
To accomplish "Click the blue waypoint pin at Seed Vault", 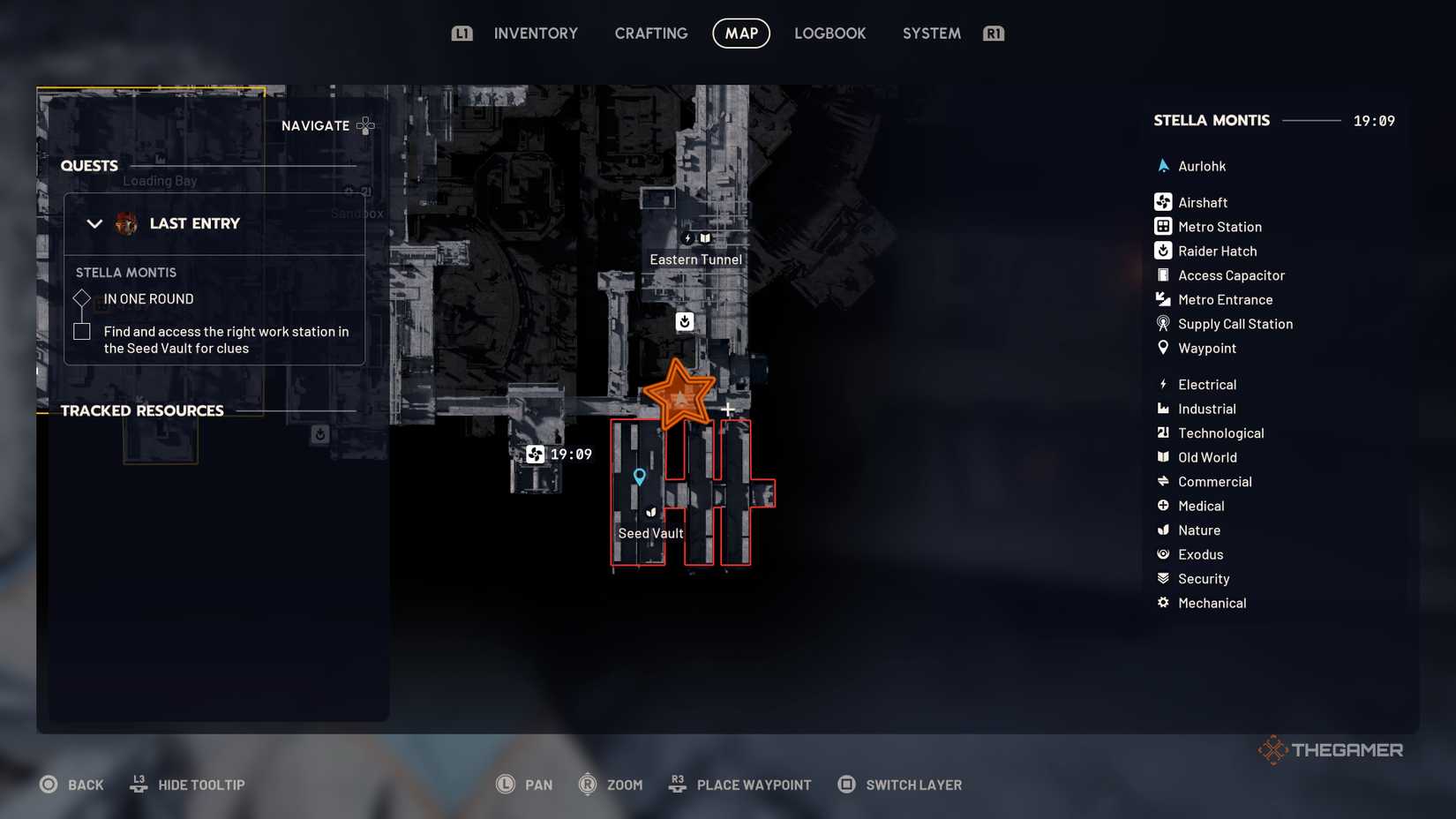I will pos(639,475).
